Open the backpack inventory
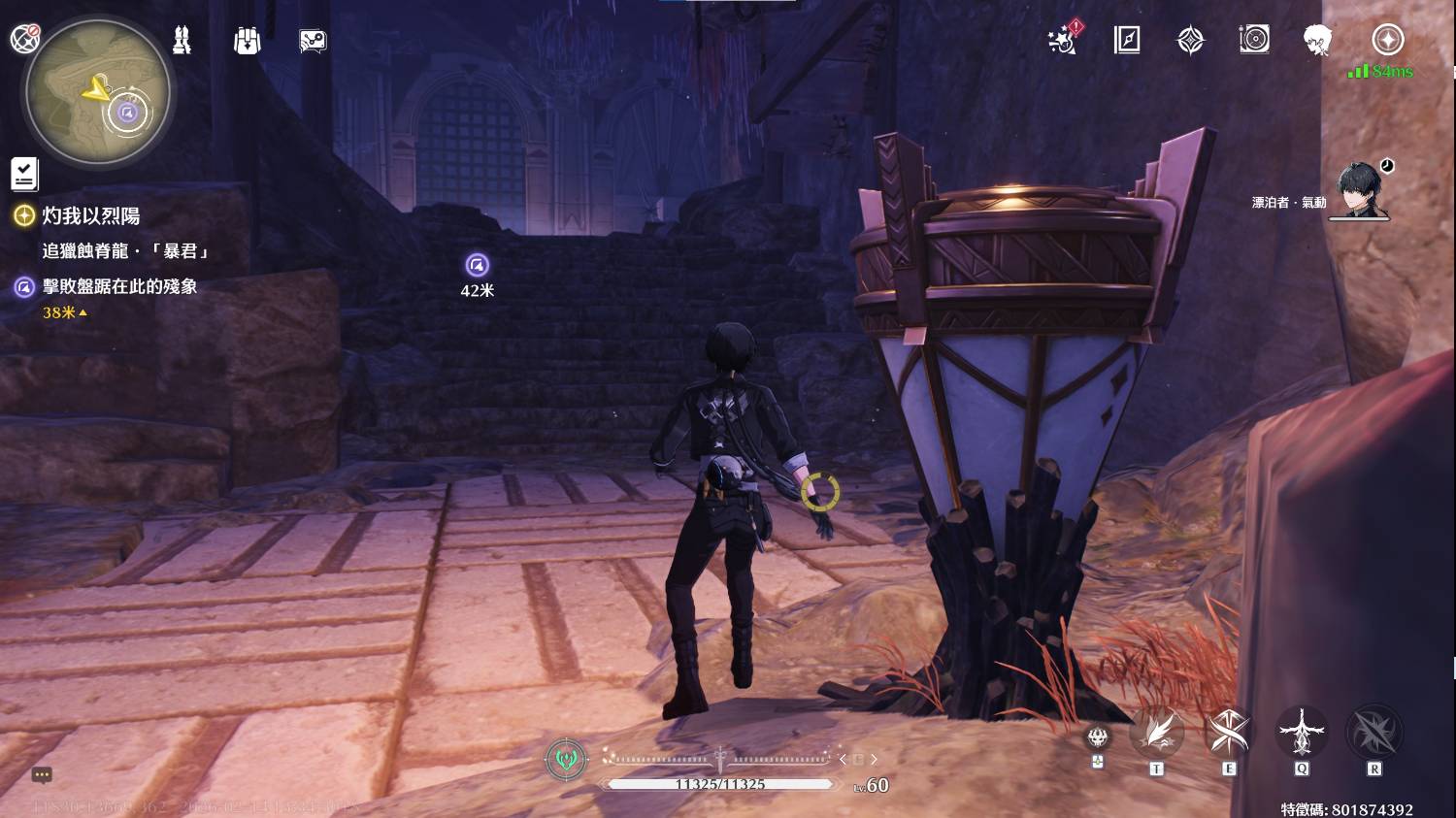 248,41
